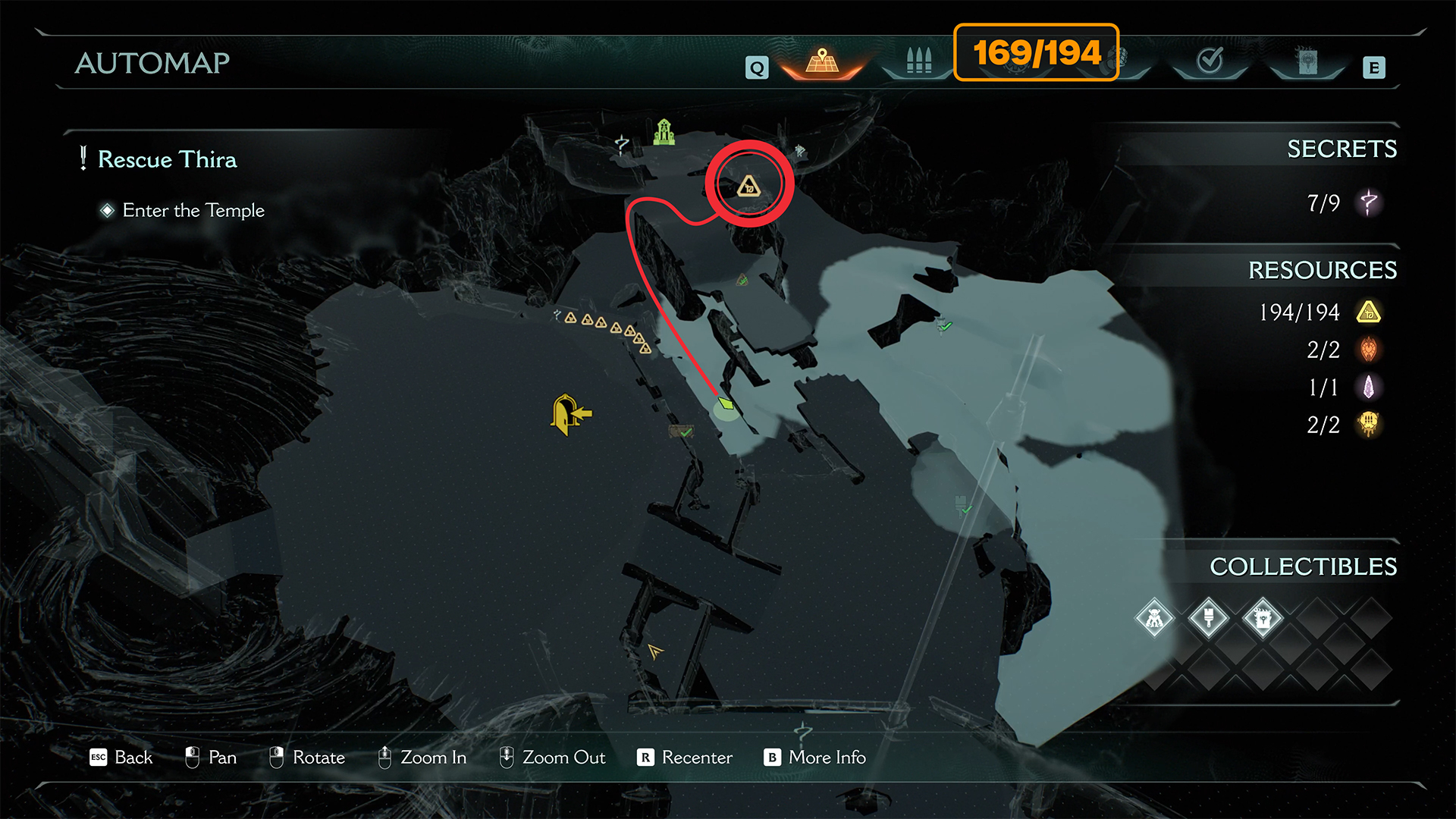Switch to the ammo bullets tab

click(x=918, y=61)
